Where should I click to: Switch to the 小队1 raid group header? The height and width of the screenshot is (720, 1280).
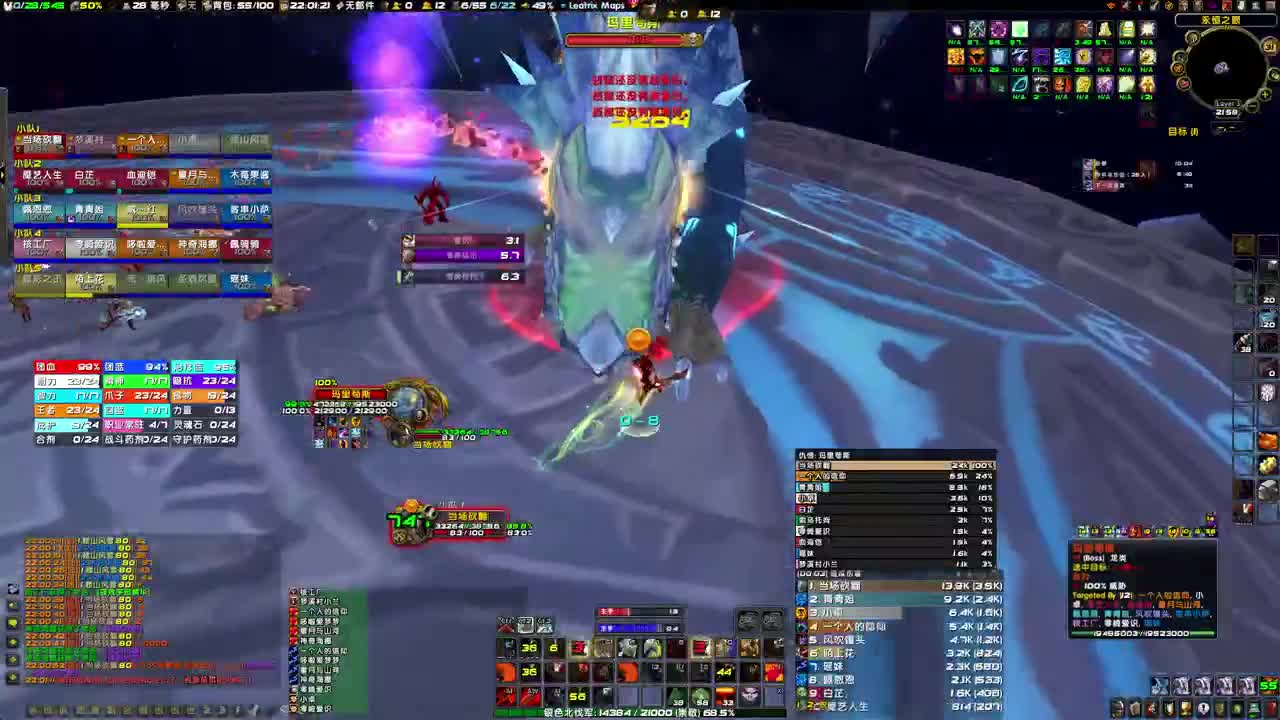(x=26, y=125)
